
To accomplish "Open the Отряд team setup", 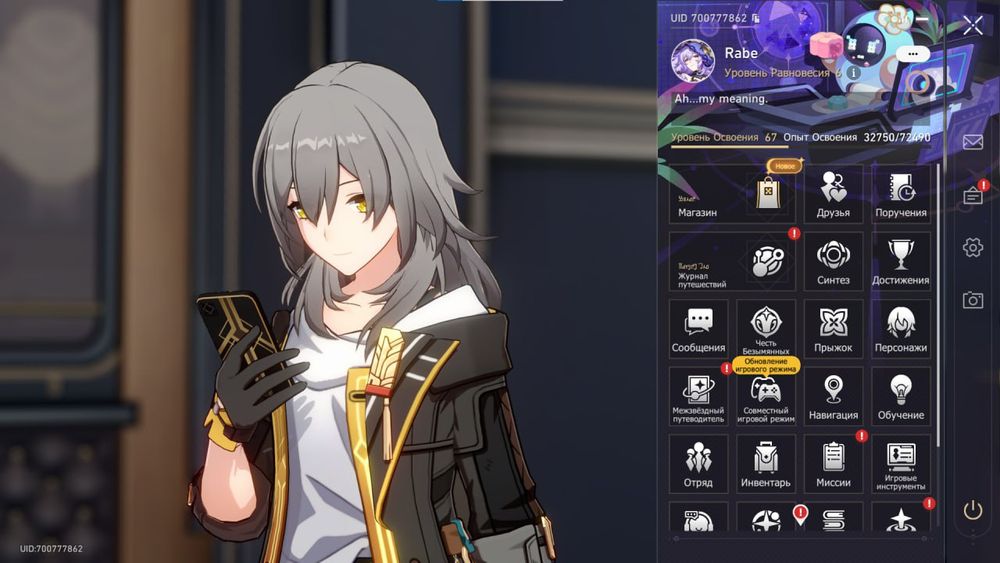I will pyautogui.click(x=698, y=464).
